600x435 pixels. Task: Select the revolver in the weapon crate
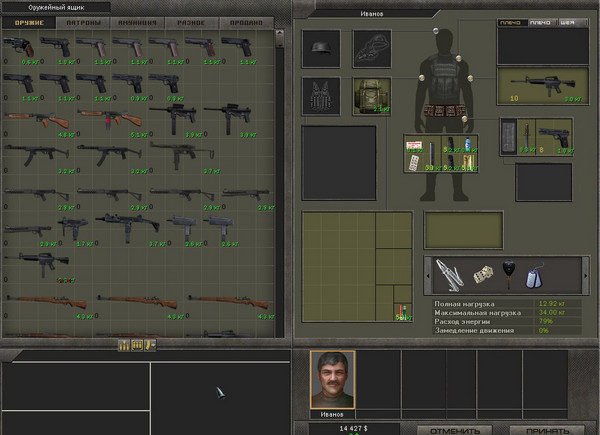[19, 46]
